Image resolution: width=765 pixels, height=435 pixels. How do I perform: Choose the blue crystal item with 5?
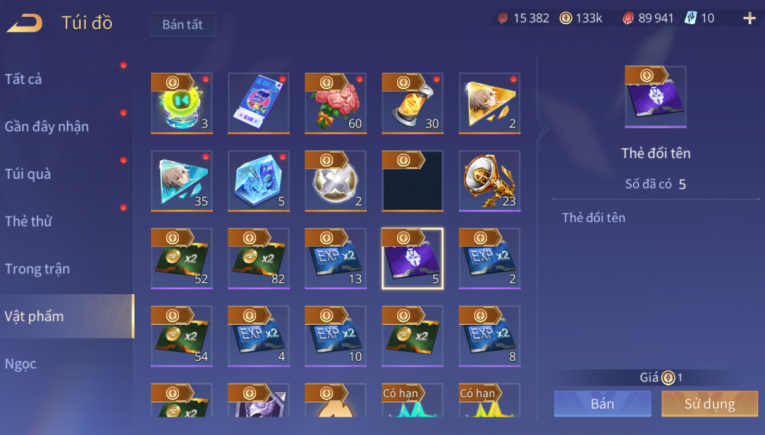click(259, 180)
